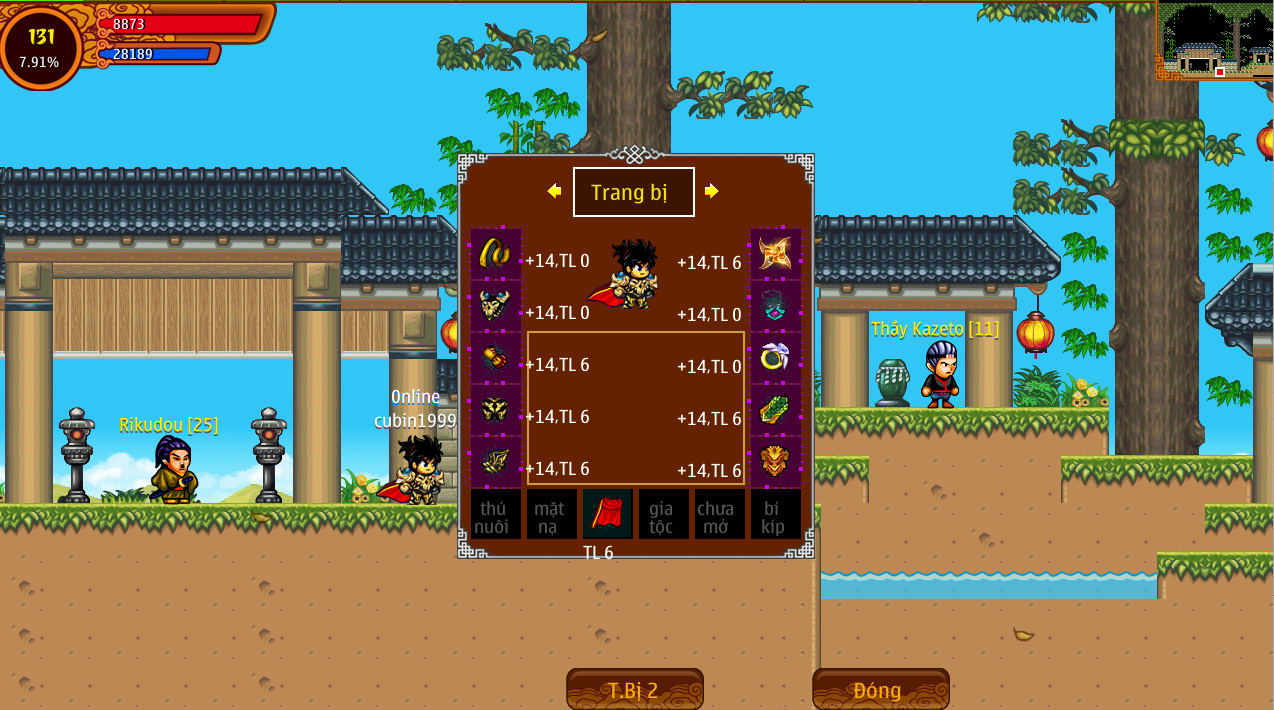Click the chưa mở locked slot

(x=720, y=514)
